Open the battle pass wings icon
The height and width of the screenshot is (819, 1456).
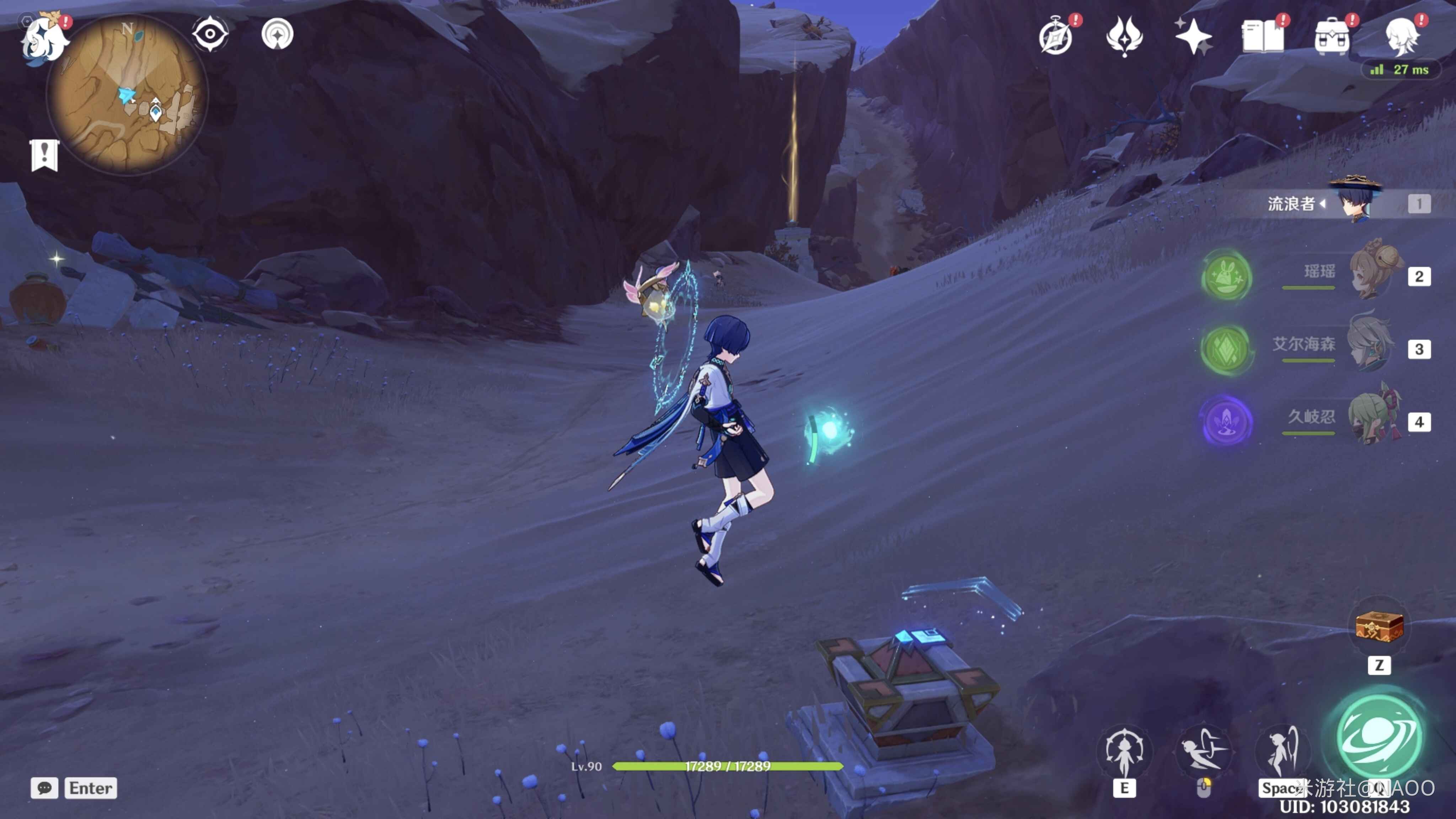point(1124,37)
